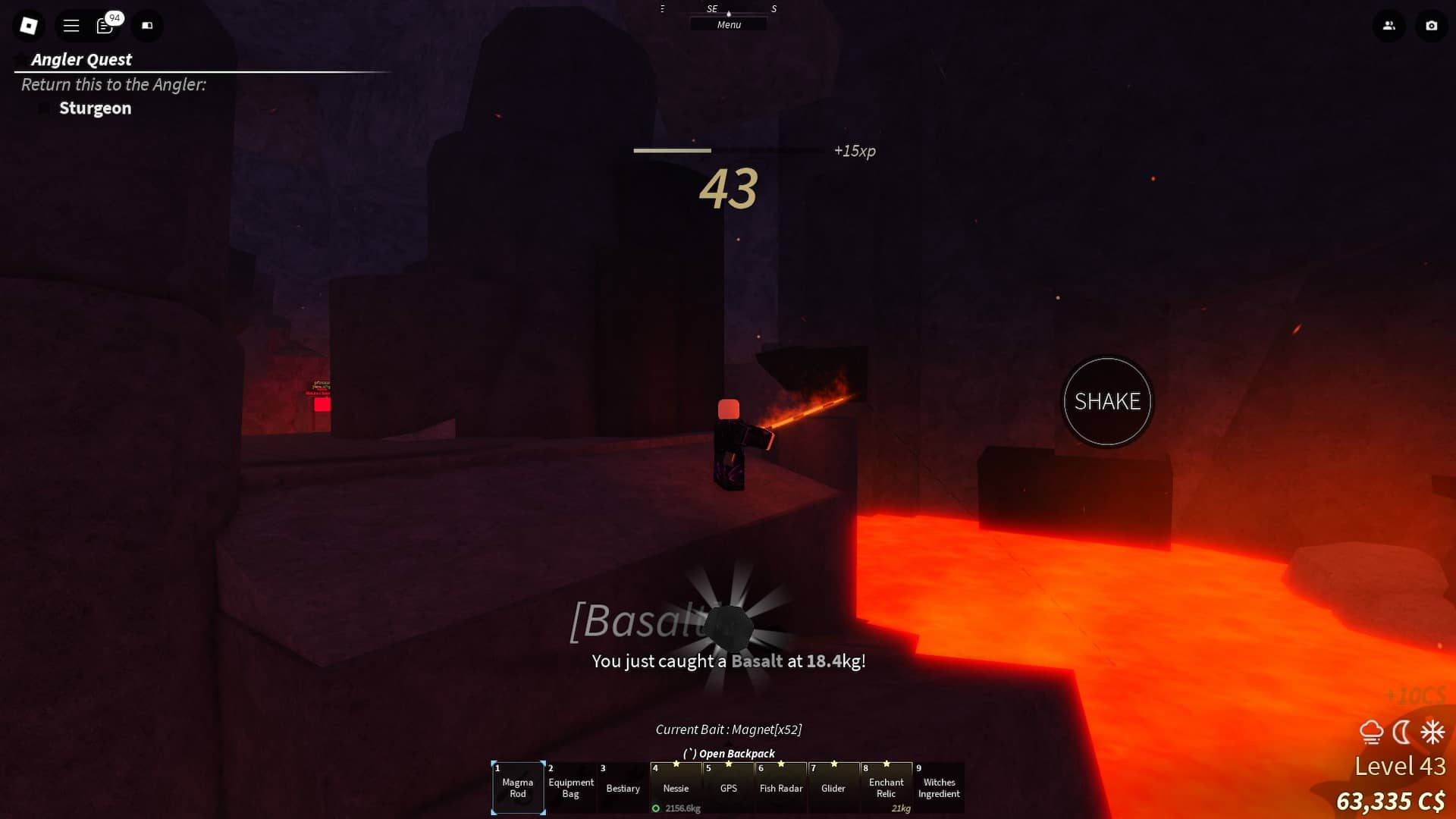Equip the Nessie item in slot 4
Screen dimensions: 1456x819
(x=676, y=789)
